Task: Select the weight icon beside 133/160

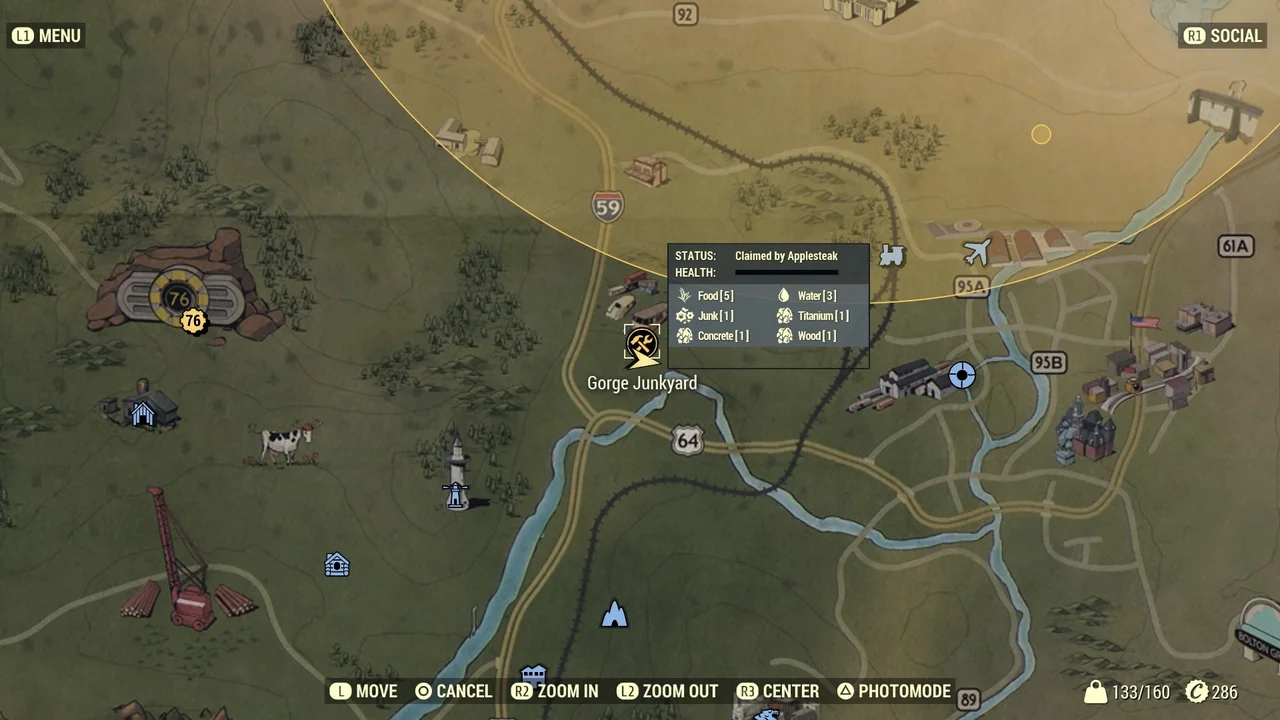Action: 1096,691
